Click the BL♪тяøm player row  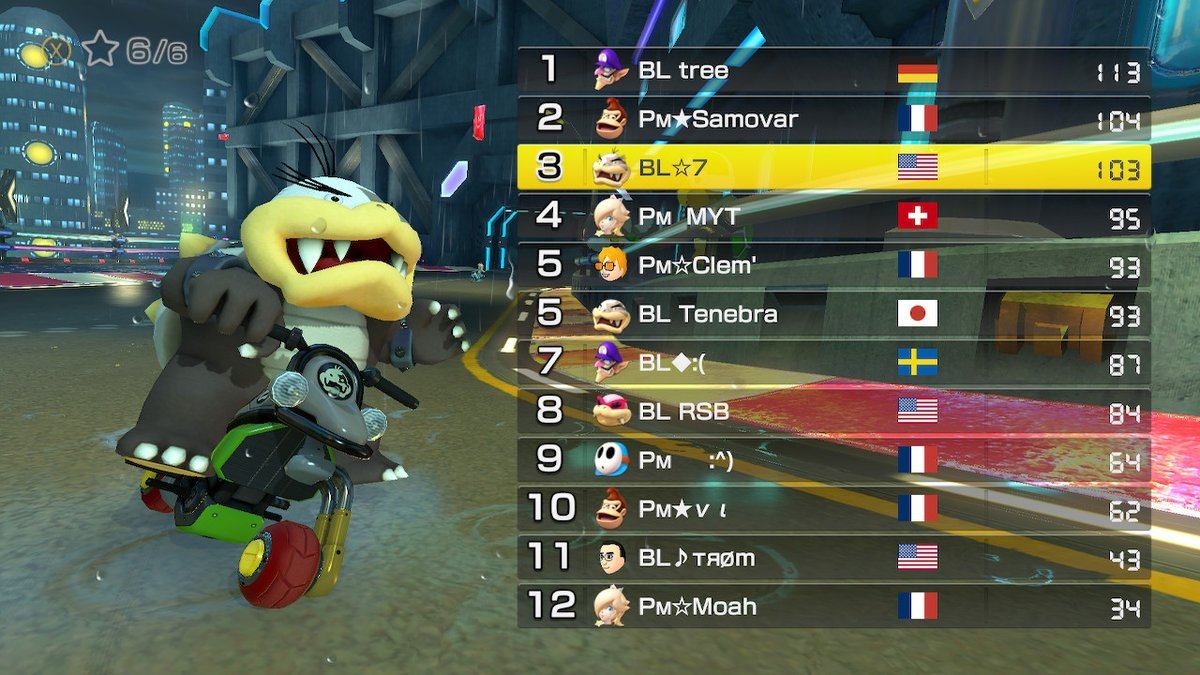833,557
